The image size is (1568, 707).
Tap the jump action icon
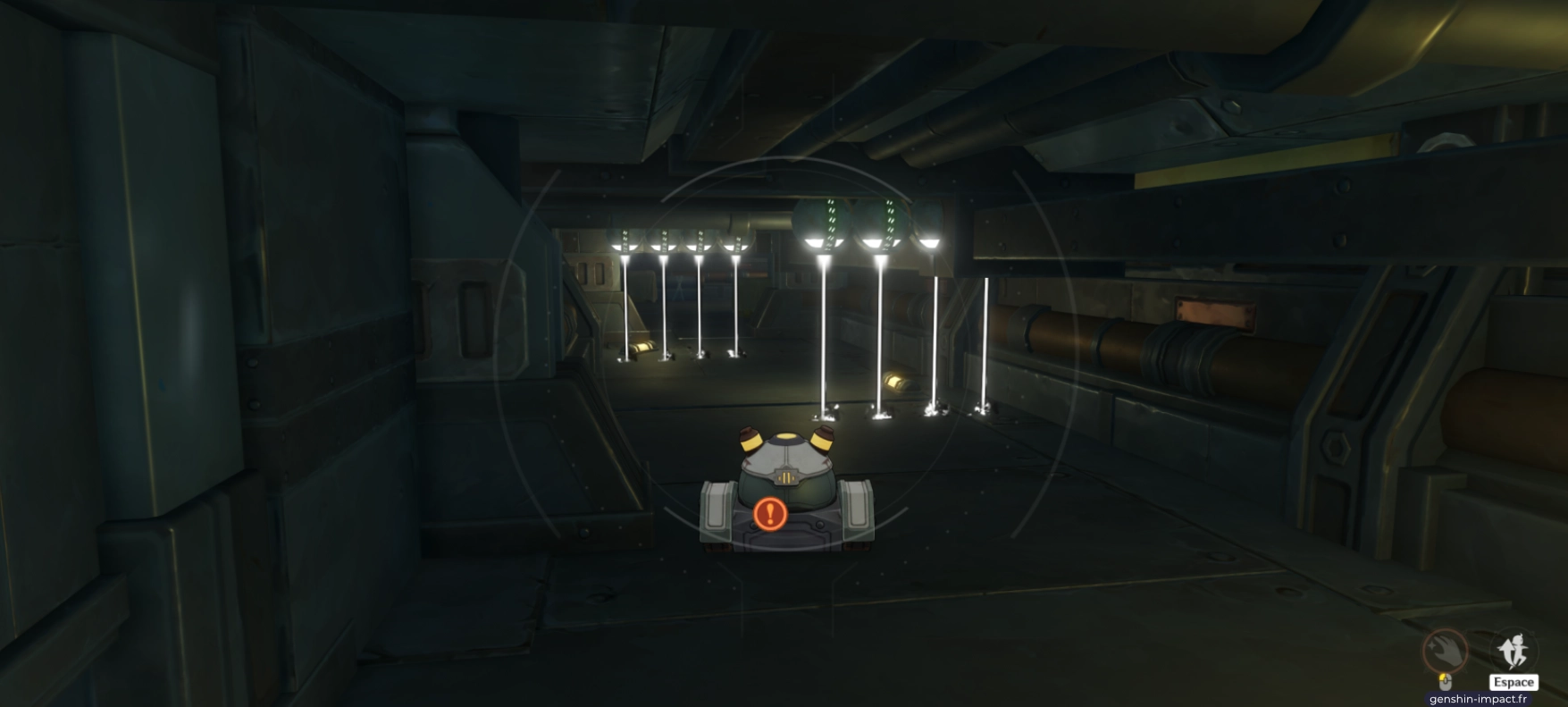1513,650
